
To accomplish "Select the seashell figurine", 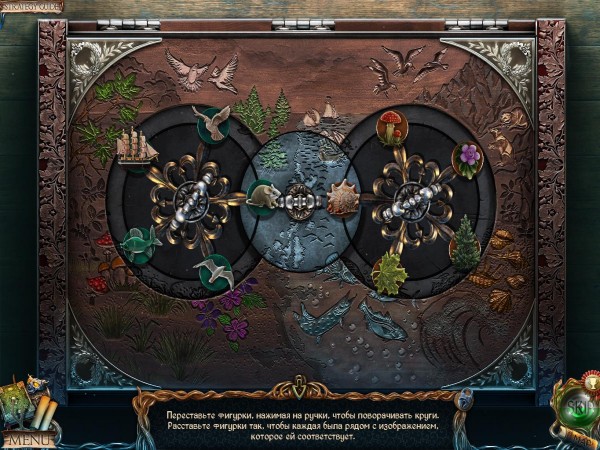I will coord(343,198).
